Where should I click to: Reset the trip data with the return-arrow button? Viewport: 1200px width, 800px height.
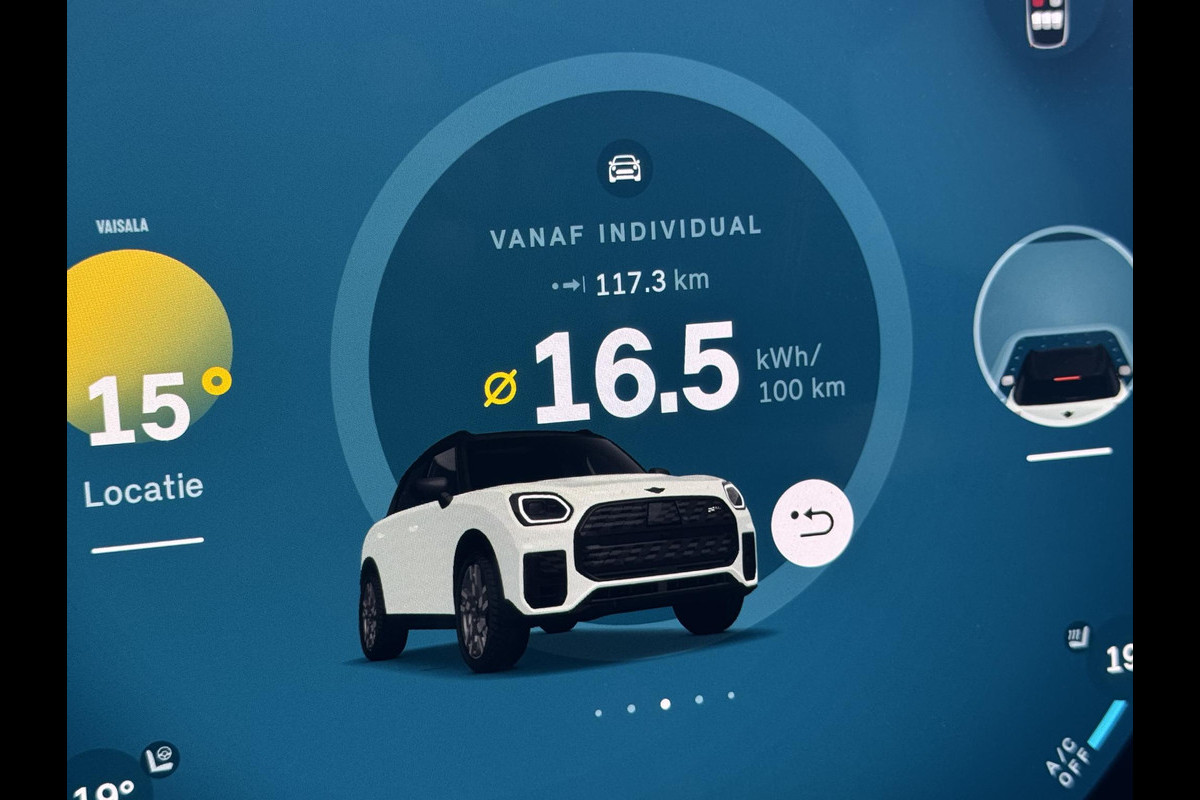tap(811, 523)
